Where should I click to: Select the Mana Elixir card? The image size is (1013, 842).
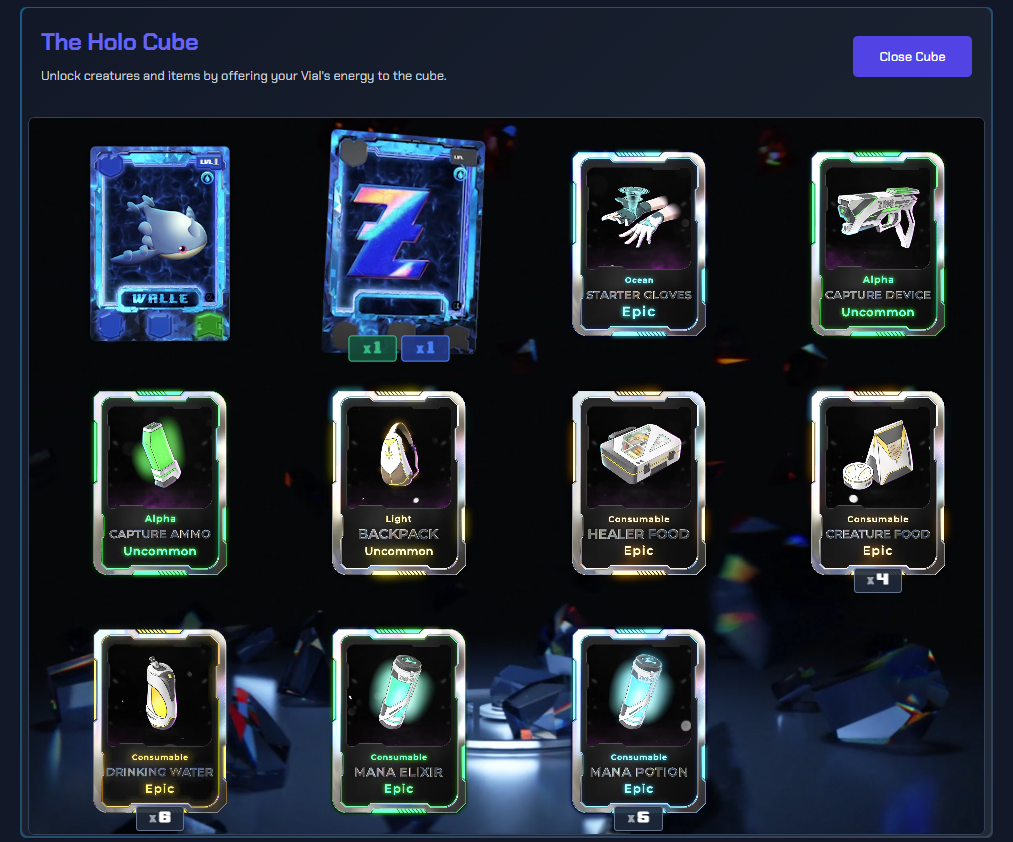coord(399,720)
